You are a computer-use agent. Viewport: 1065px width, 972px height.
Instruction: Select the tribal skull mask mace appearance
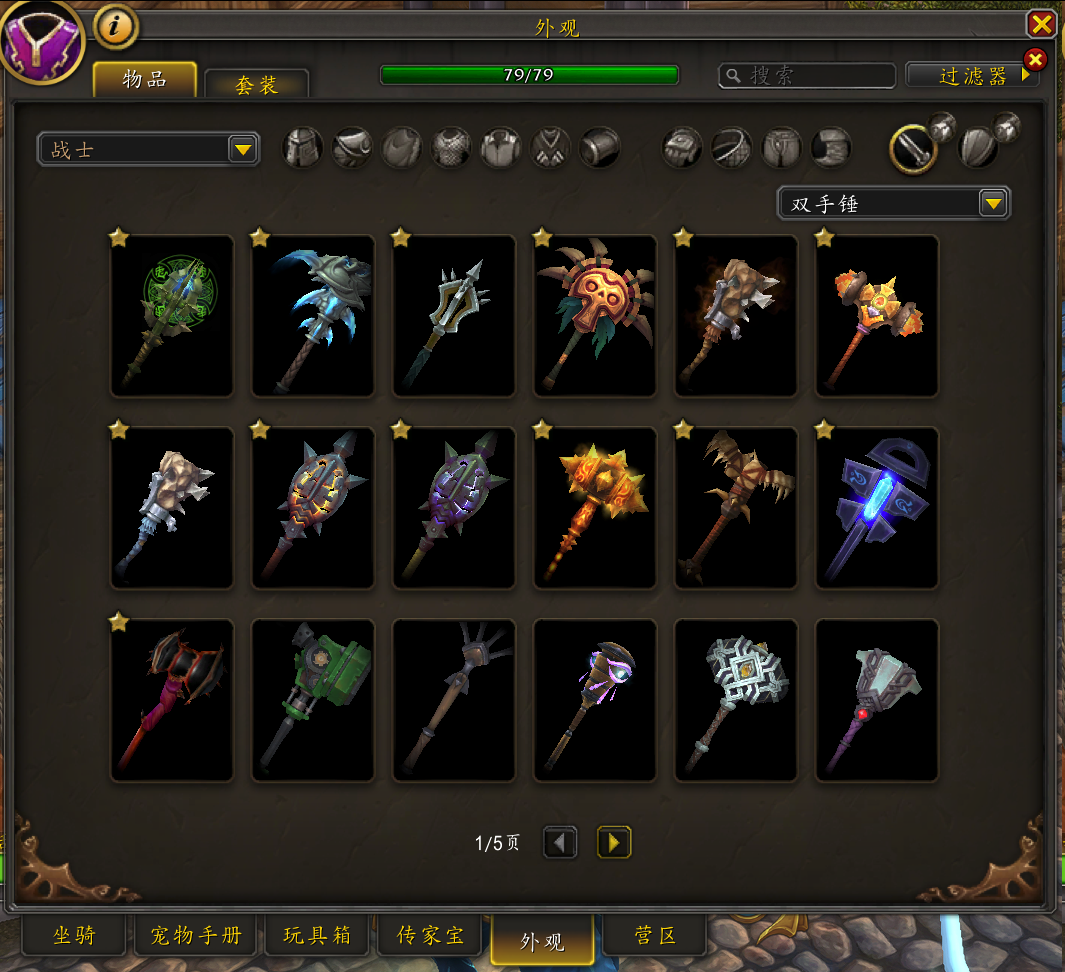(595, 316)
